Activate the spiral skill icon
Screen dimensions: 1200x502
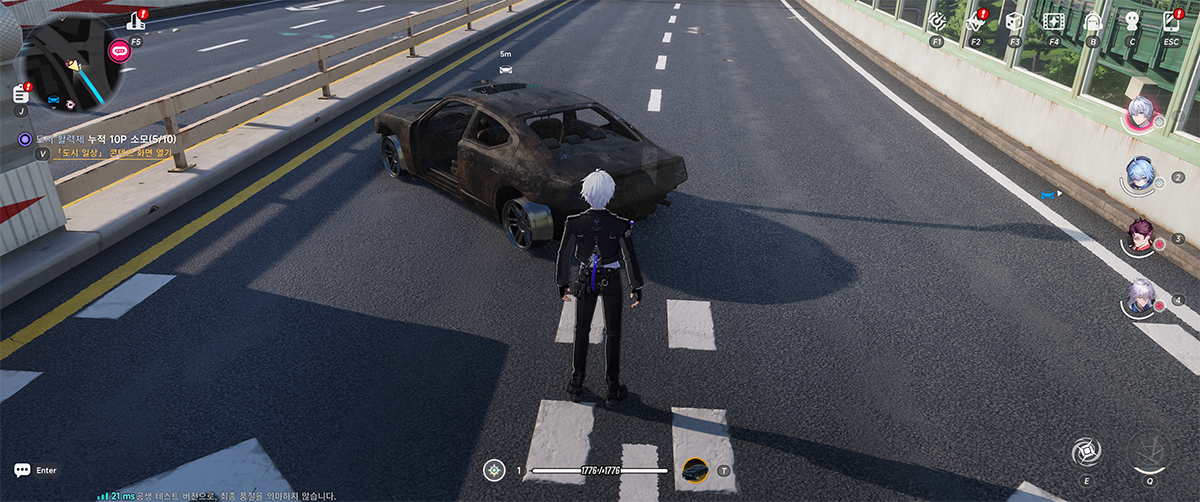(x=1084, y=452)
